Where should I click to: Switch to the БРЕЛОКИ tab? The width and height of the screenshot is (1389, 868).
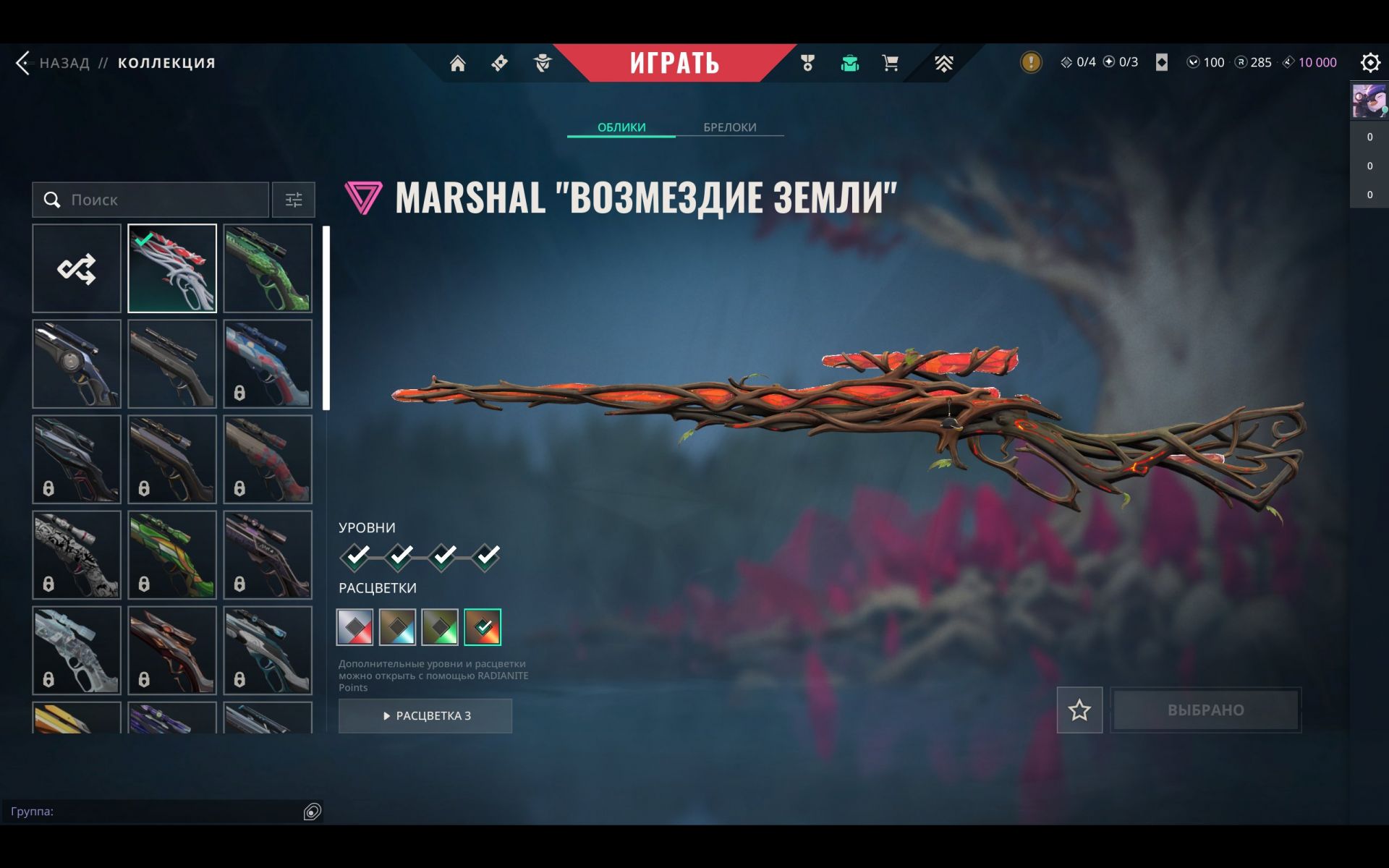[x=729, y=127]
